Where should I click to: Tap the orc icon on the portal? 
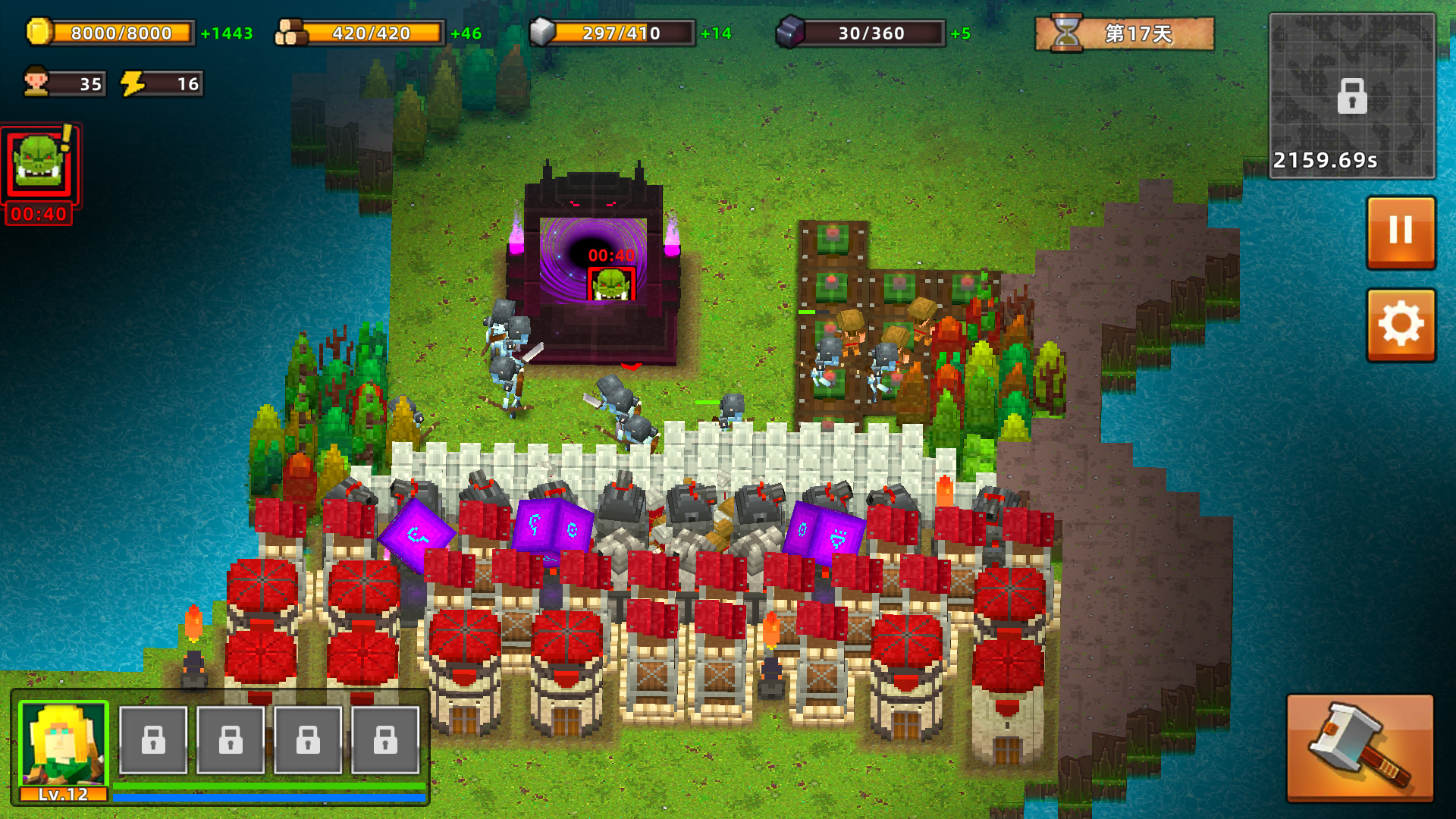611,284
